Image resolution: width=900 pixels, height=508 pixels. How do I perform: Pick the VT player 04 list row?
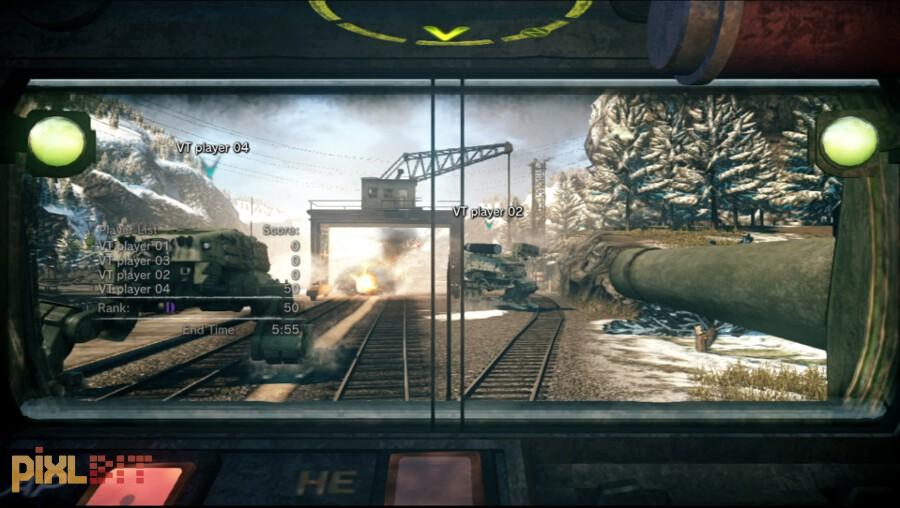coord(134,289)
